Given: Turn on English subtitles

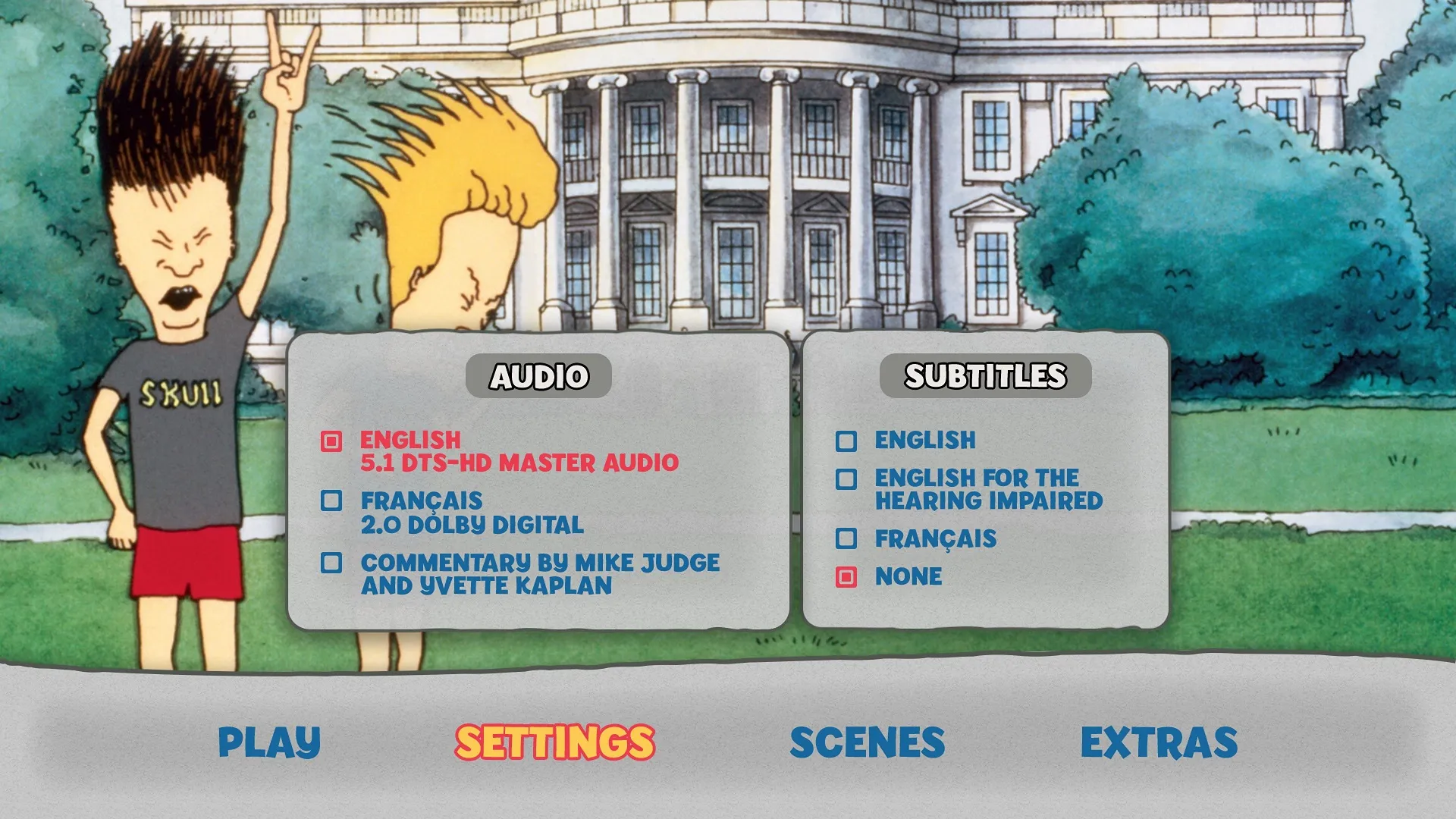Looking at the screenshot, I should click(x=925, y=439).
